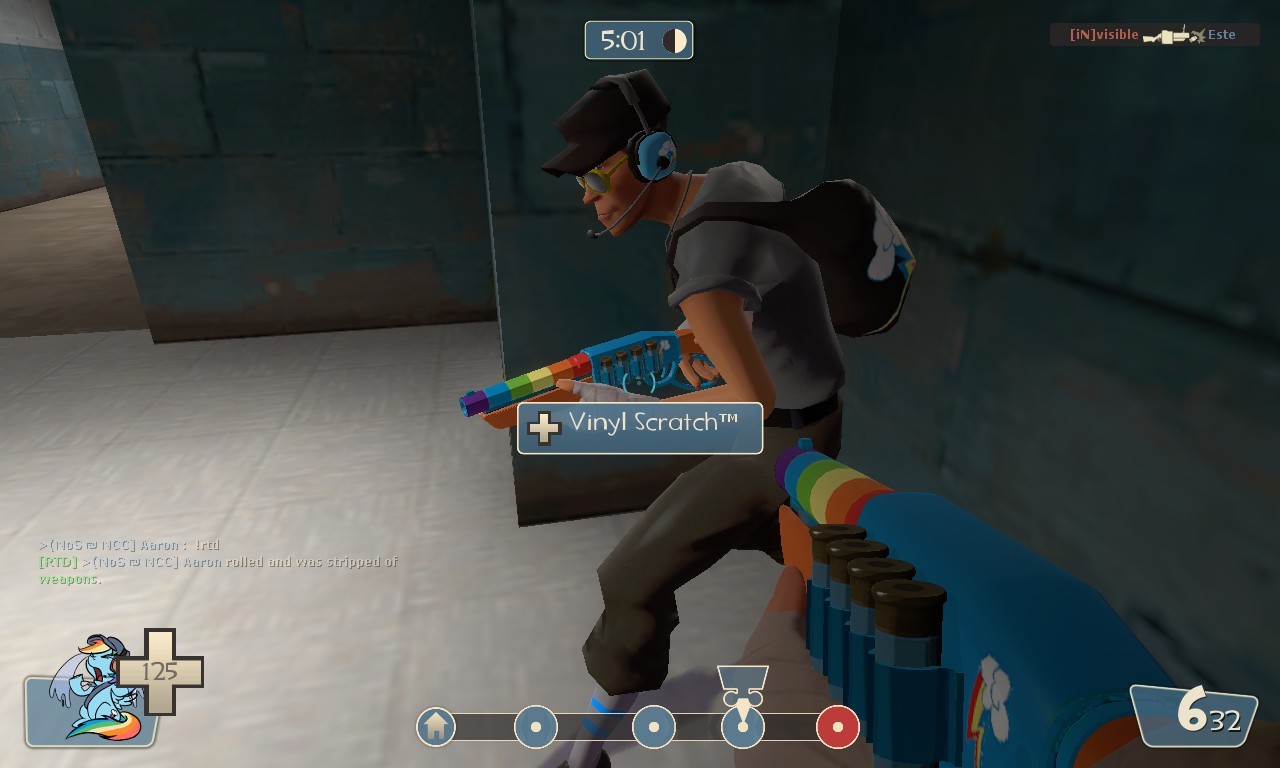The image size is (1280, 768).
Task: Select the first checkpoint circle on the track
Action: (537, 727)
